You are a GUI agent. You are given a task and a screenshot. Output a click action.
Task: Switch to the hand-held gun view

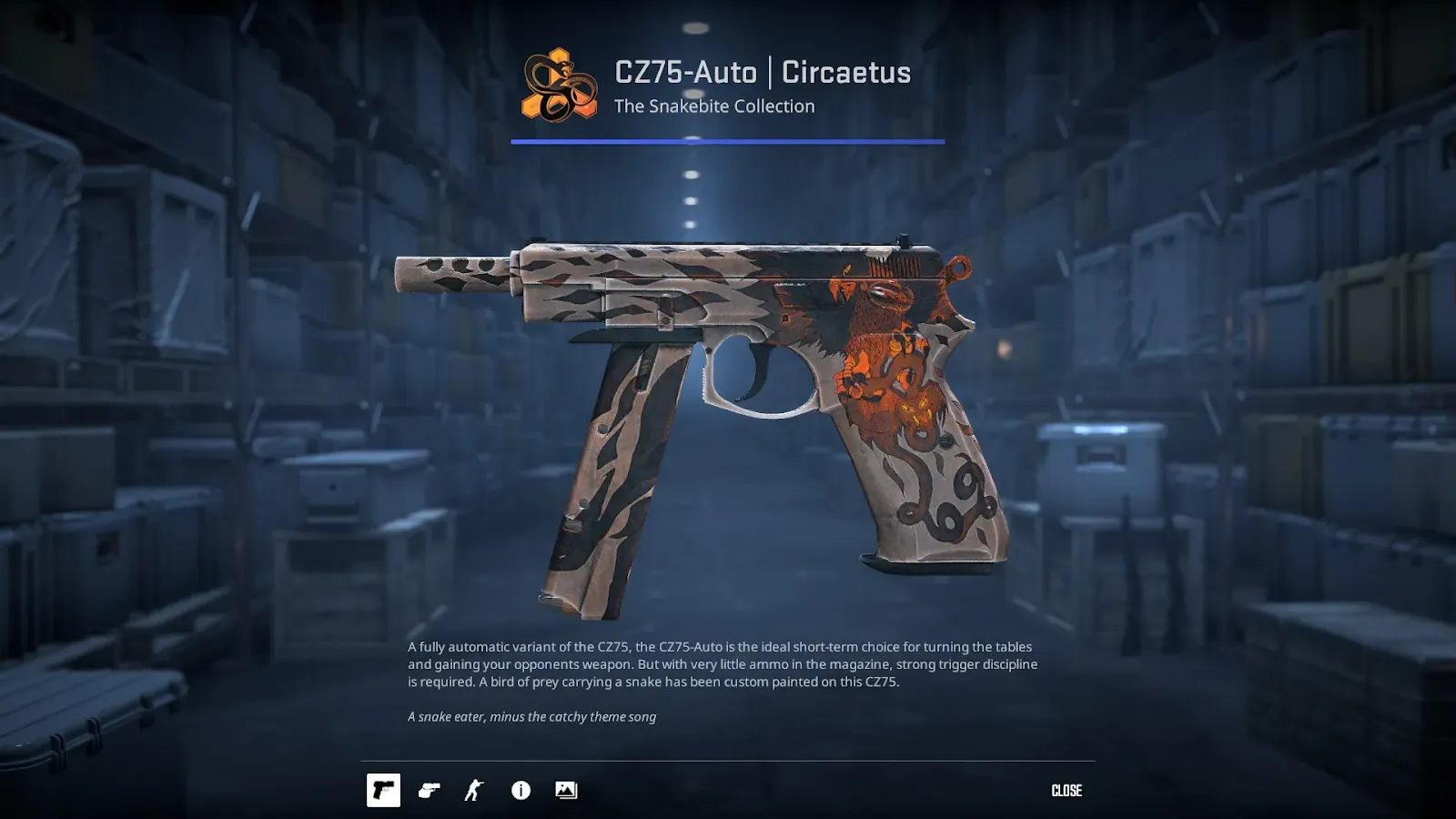tap(429, 790)
